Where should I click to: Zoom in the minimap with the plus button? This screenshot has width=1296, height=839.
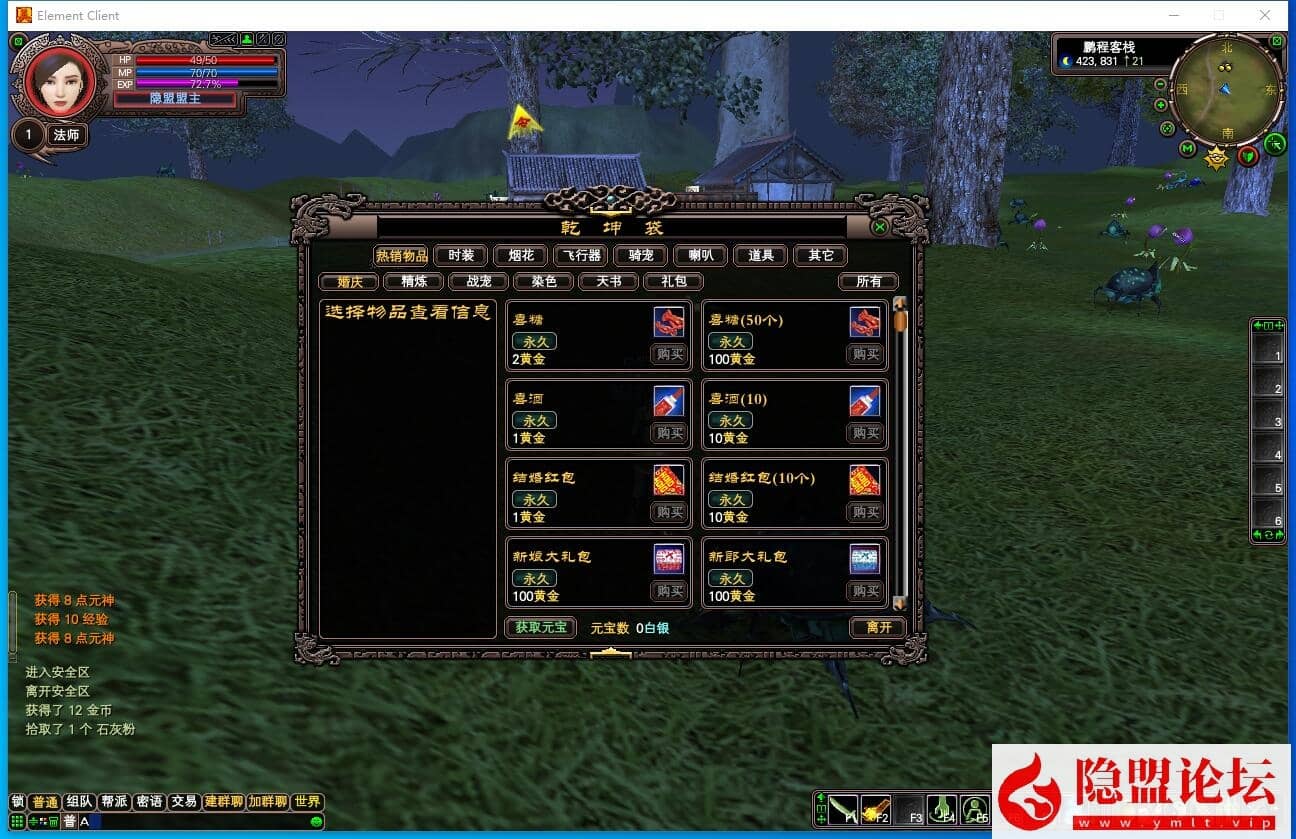point(1161,103)
